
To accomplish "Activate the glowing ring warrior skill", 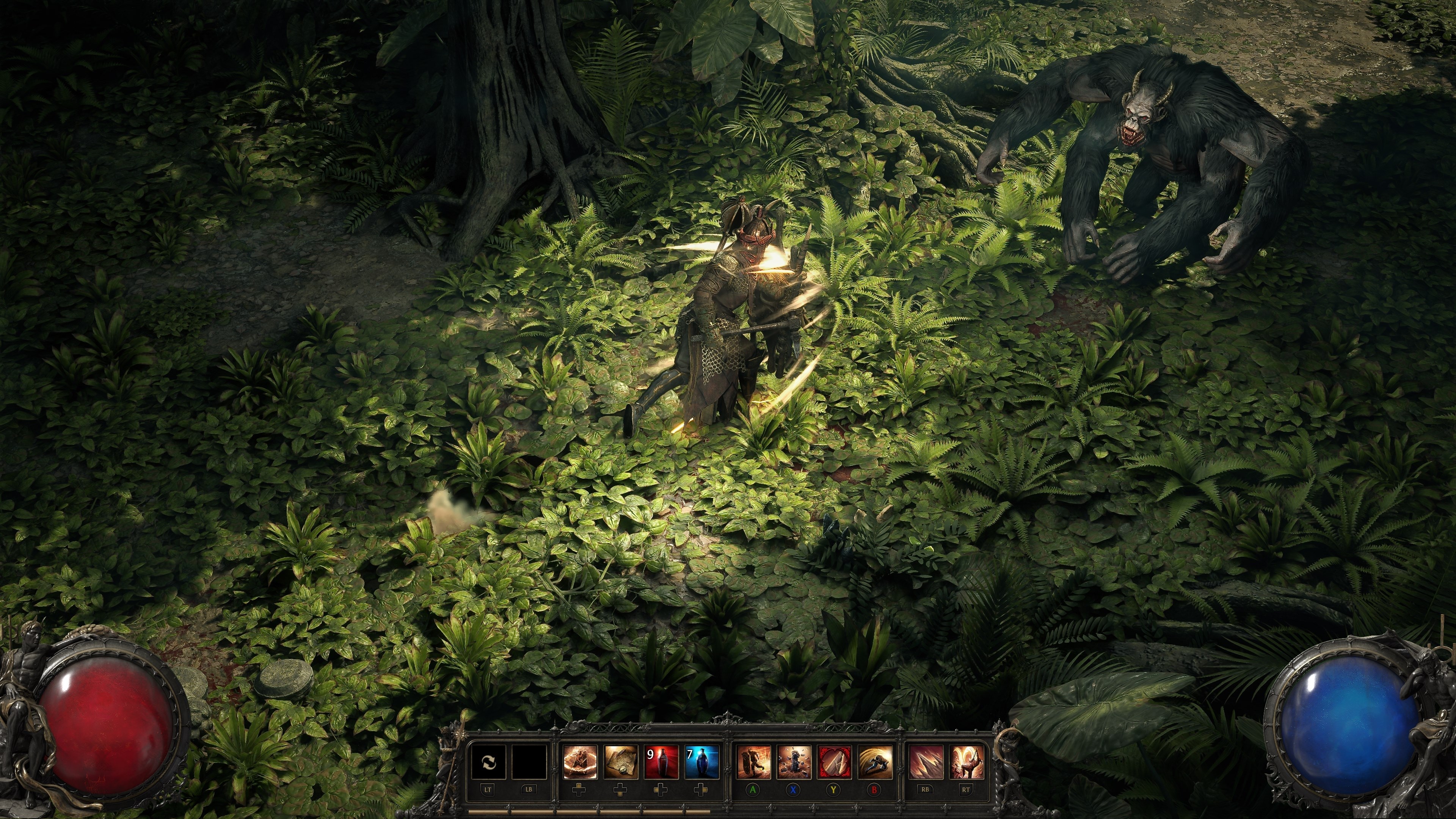I will click(580, 763).
